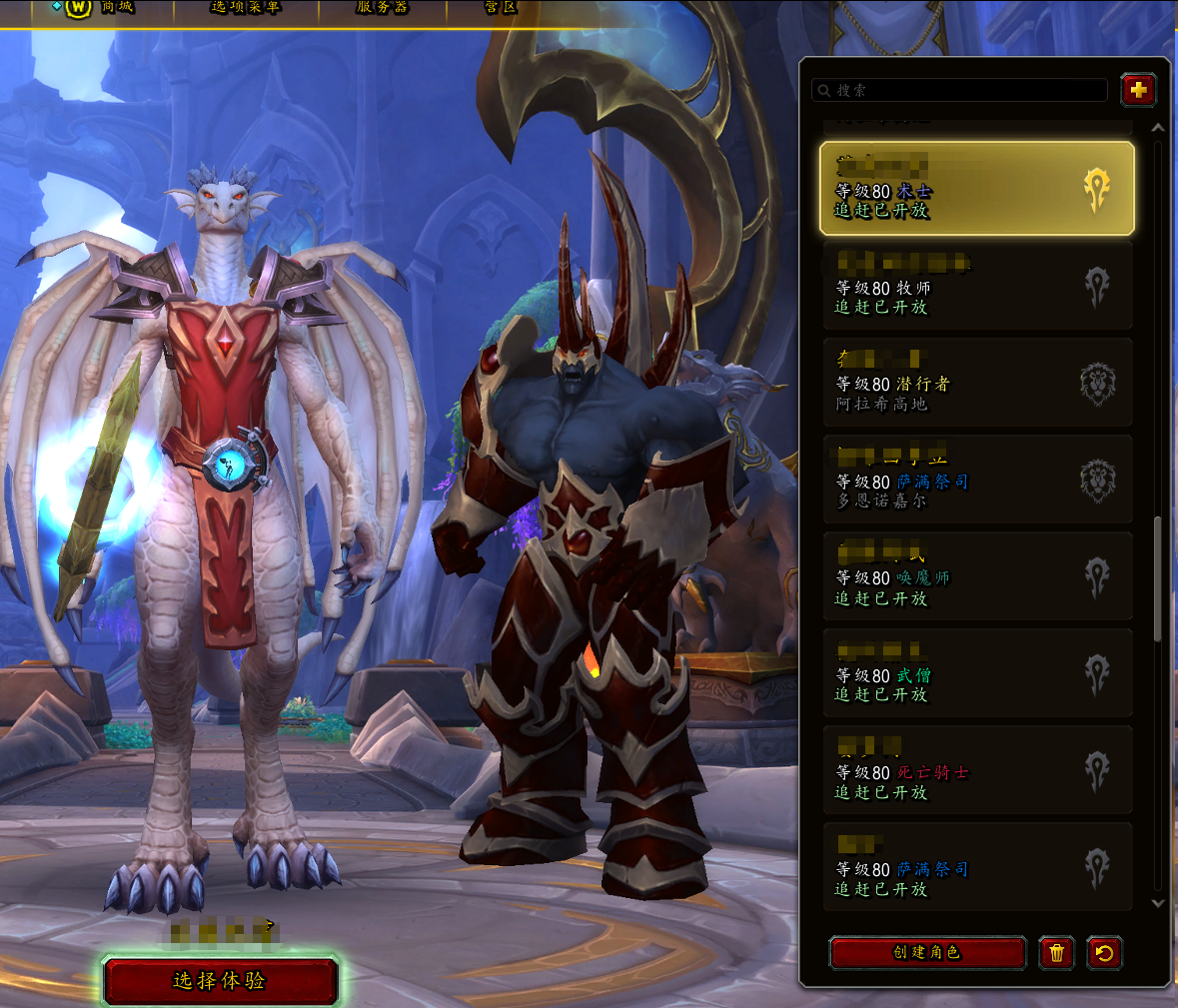Choose the level 80 死亡骑士 character
1178x1008 pixels.
(x=976, y=771)
